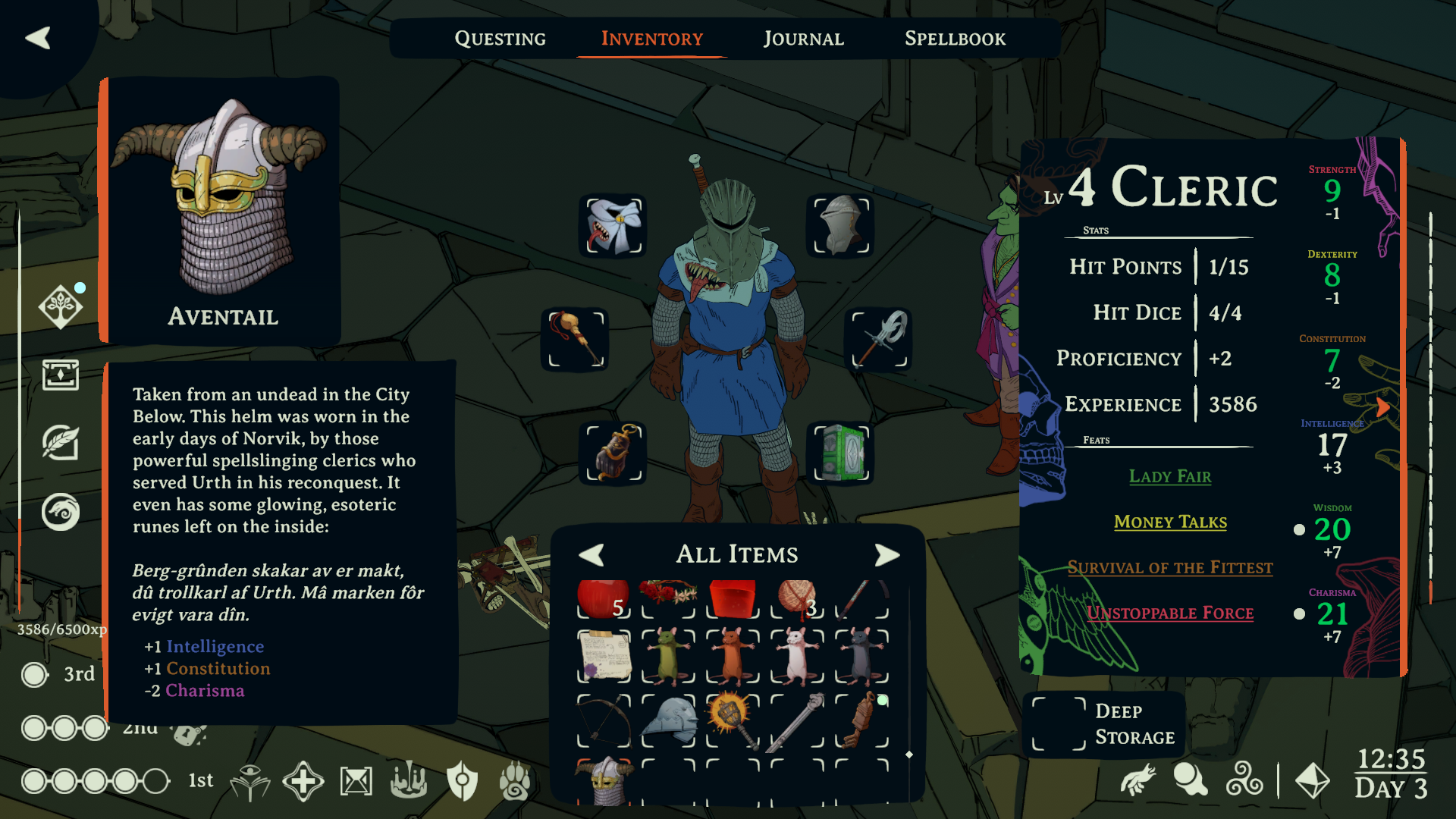Viewport: 1456px width, 819px height.
Task: Click the chameleon swirl icon in the sidebar
Action: click(x=61, y=511)
